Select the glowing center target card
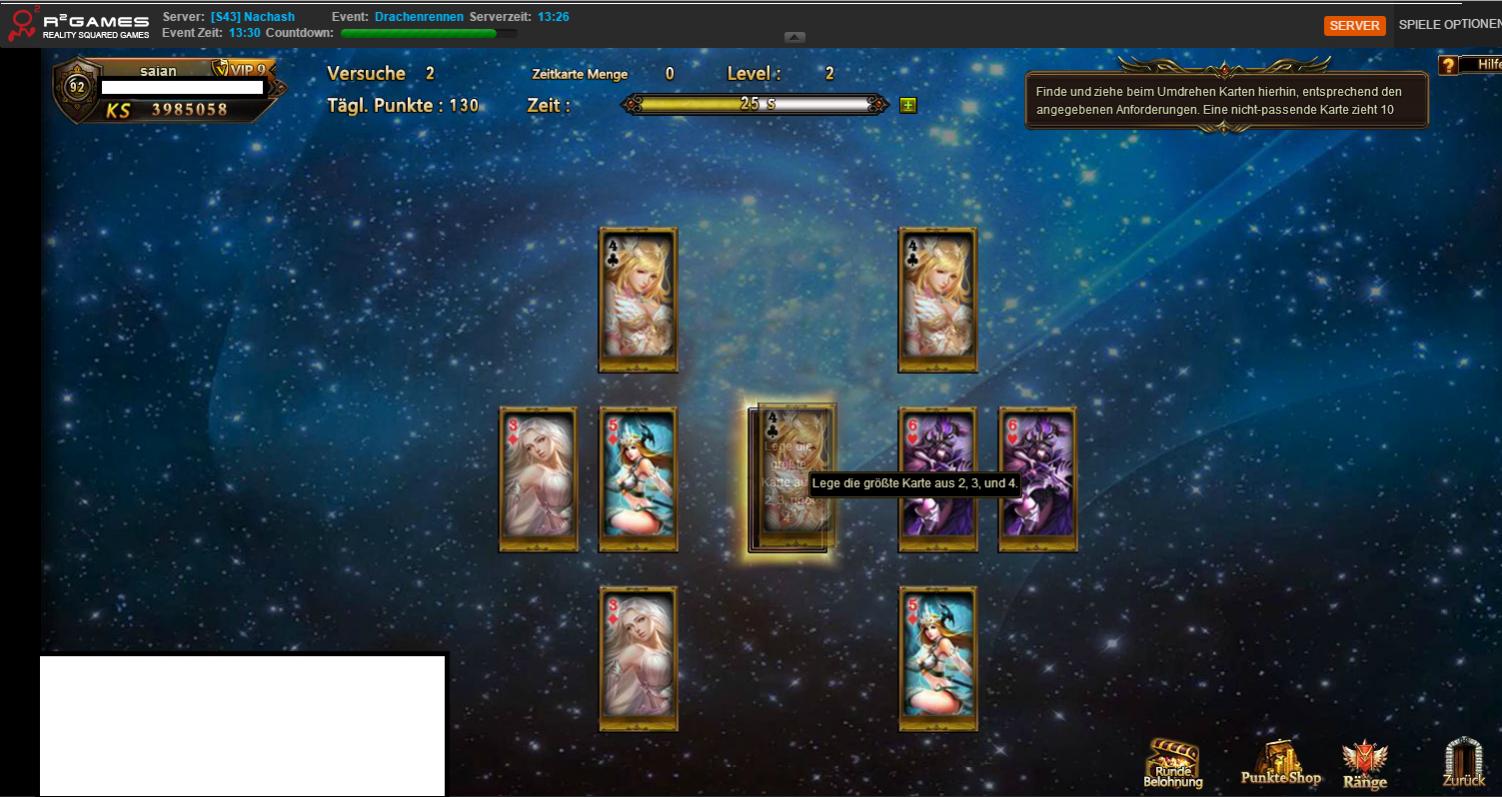 point(790,479)
